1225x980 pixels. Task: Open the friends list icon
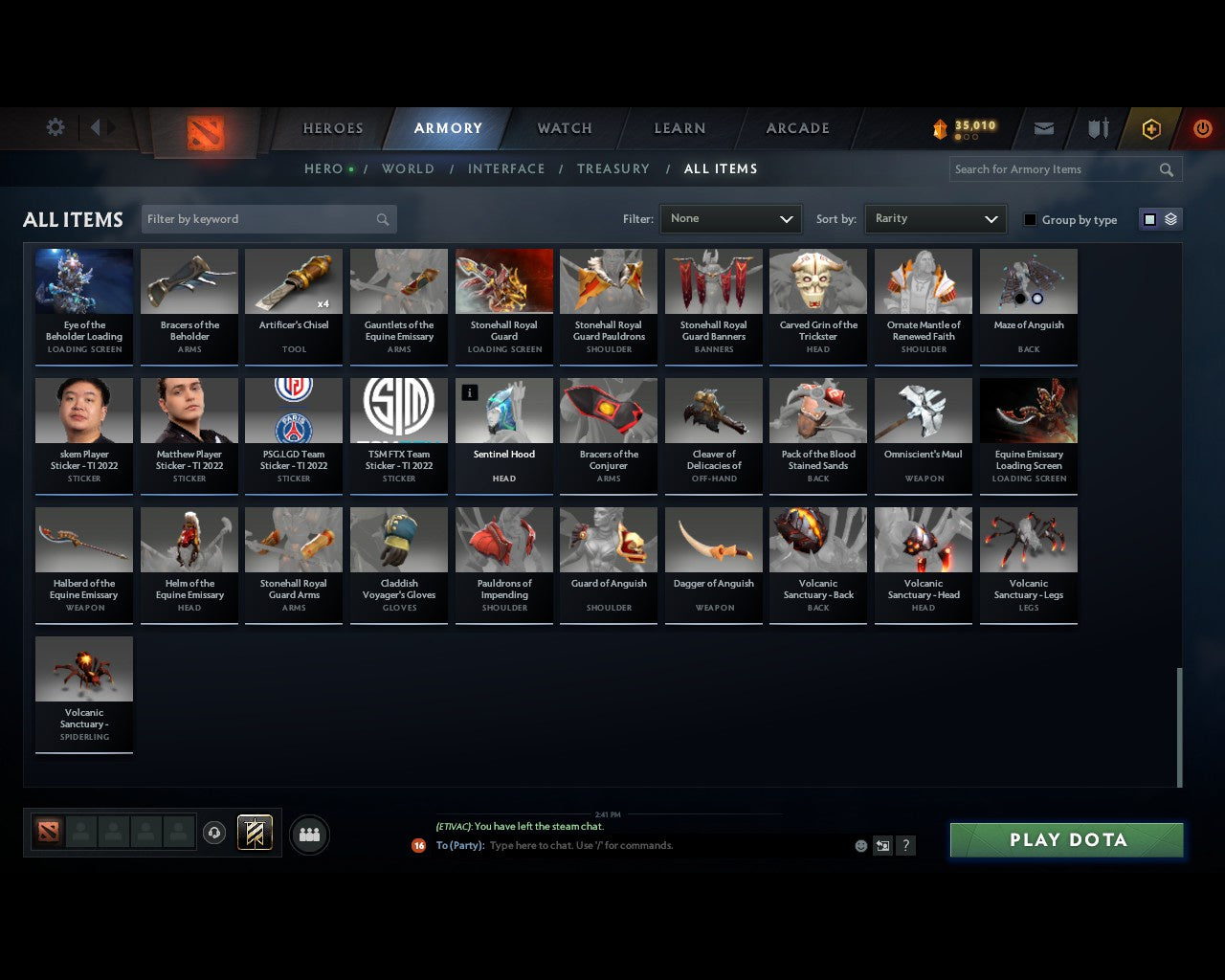[309, 834]
